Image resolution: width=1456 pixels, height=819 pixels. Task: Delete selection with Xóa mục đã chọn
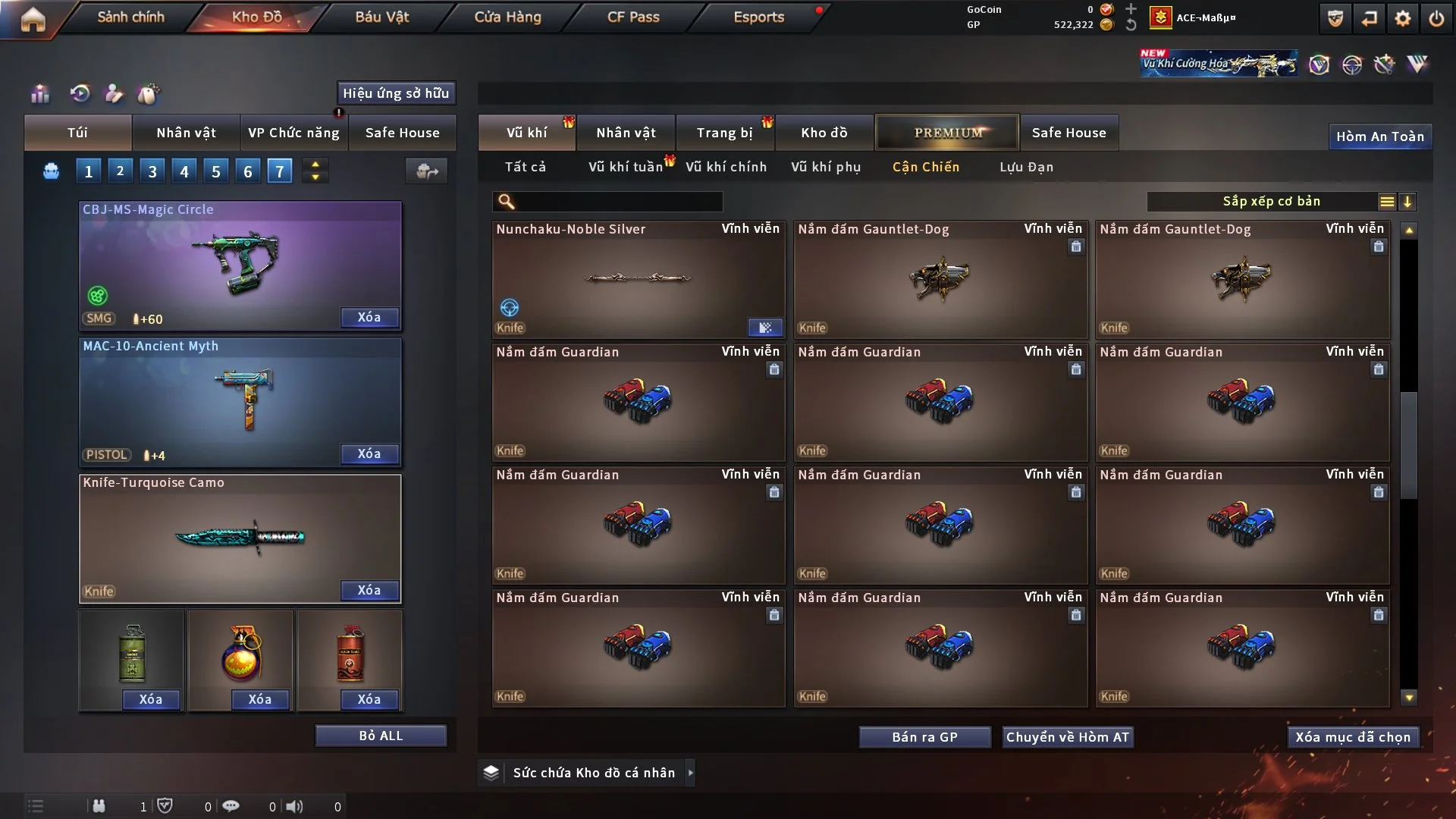point(1352,737)
